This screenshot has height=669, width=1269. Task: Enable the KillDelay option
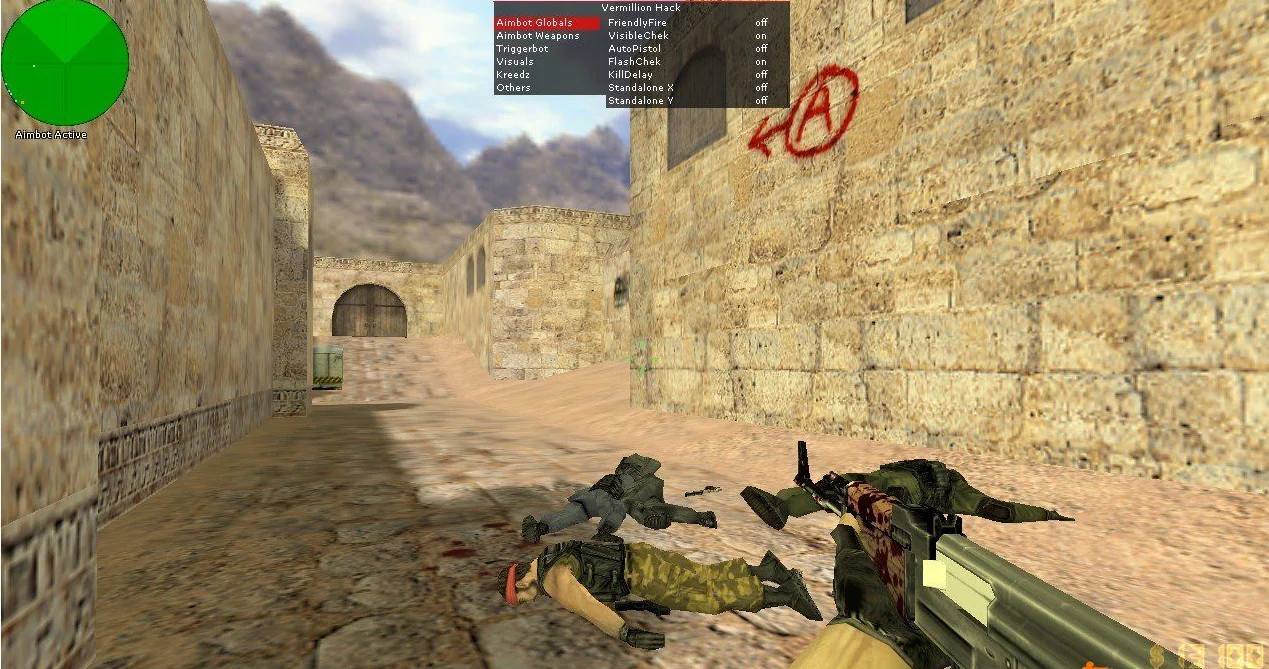[630, 75]
